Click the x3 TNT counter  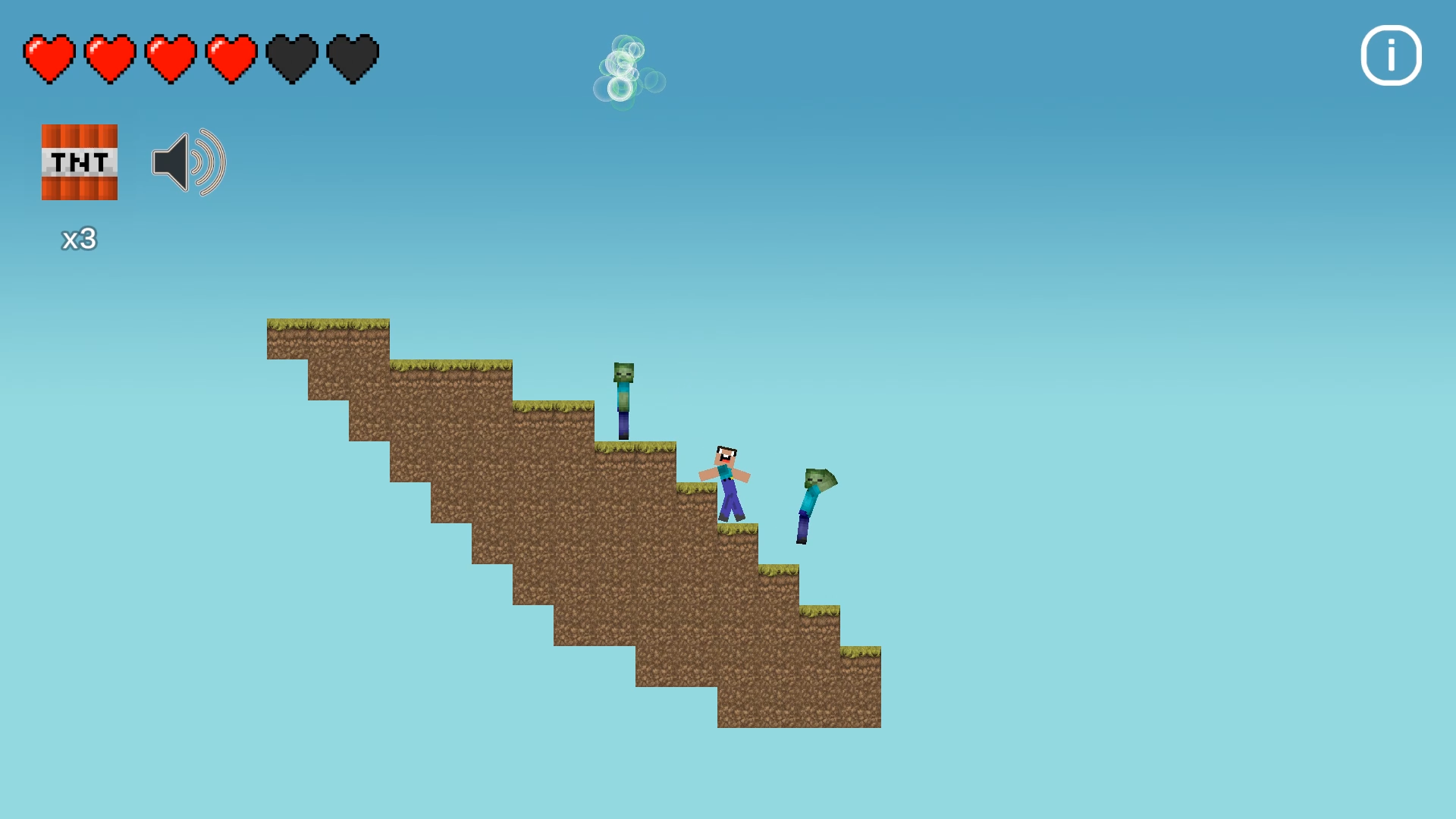(78, 239)
